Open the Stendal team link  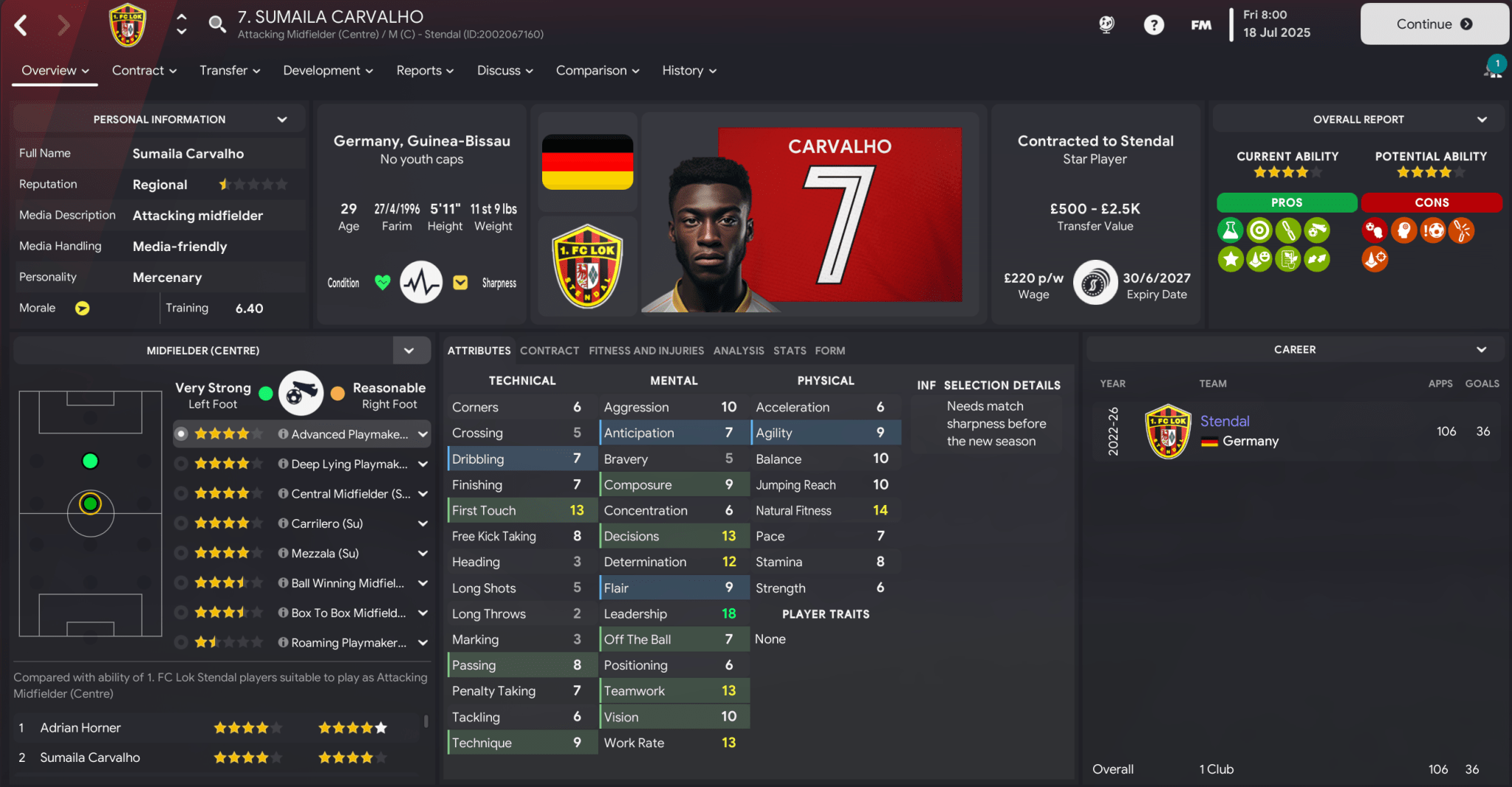1224,421
